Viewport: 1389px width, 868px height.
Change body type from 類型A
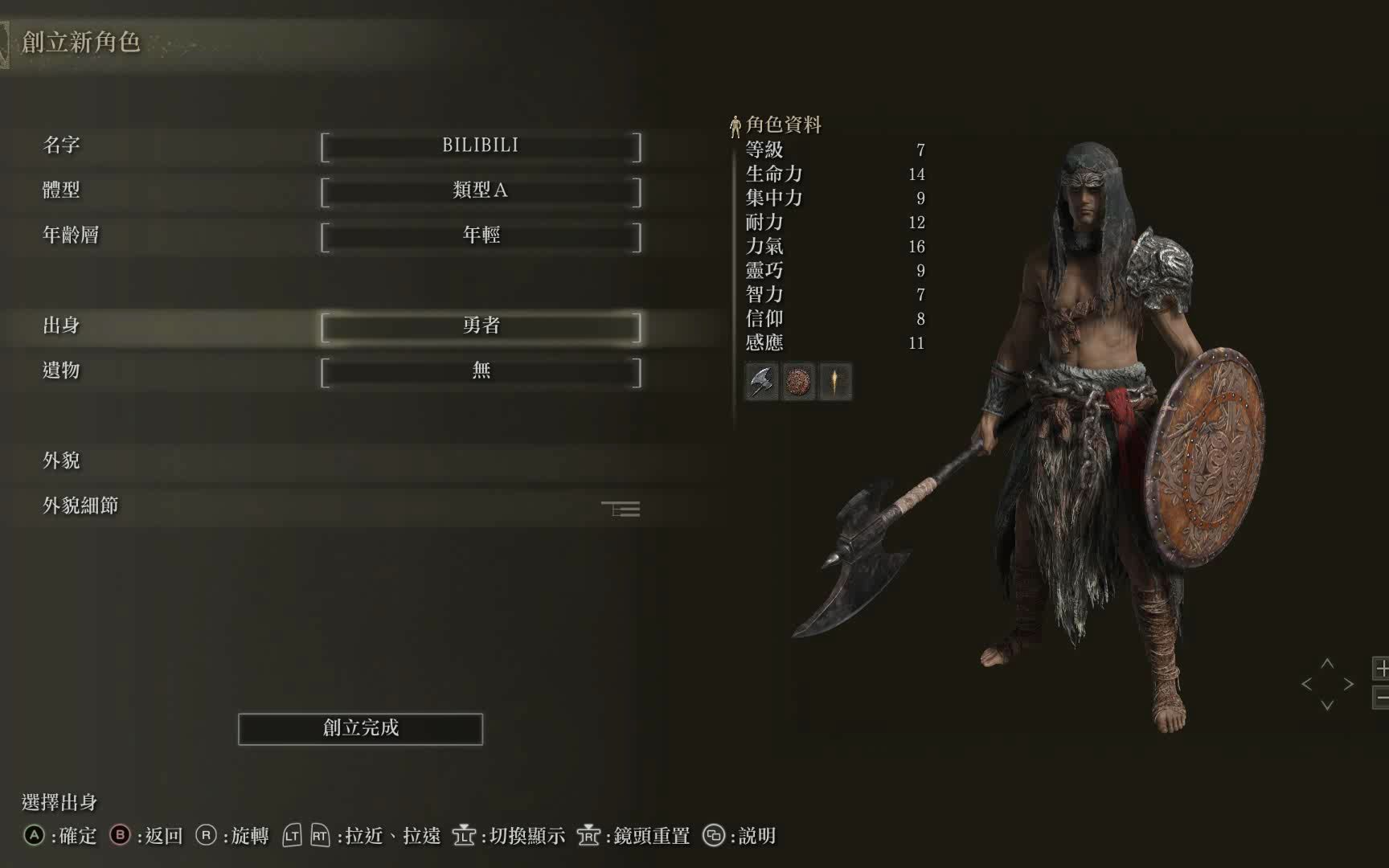[x=481, y=191]
